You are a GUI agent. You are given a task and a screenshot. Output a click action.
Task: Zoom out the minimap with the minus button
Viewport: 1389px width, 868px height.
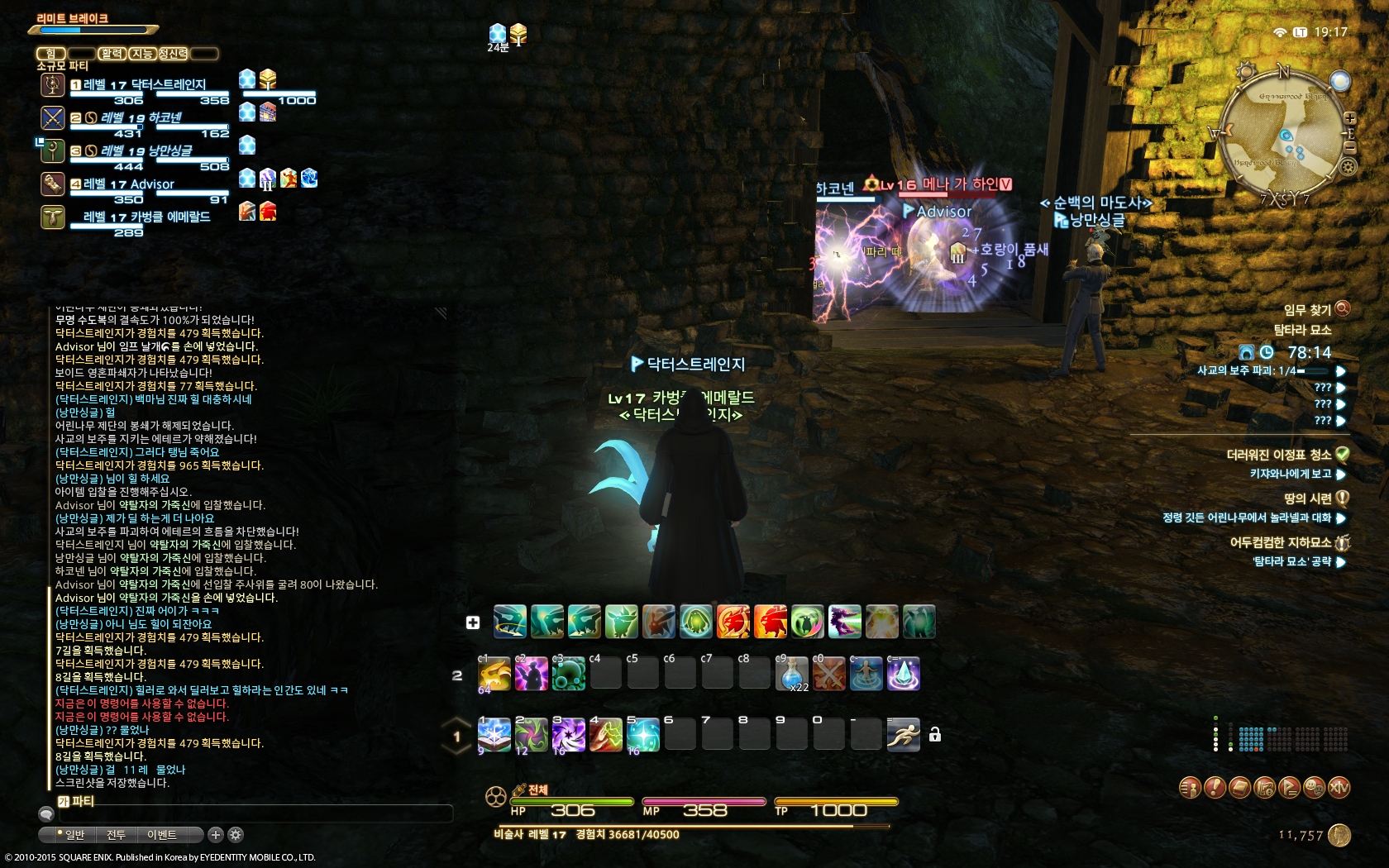pos(1349,147)
